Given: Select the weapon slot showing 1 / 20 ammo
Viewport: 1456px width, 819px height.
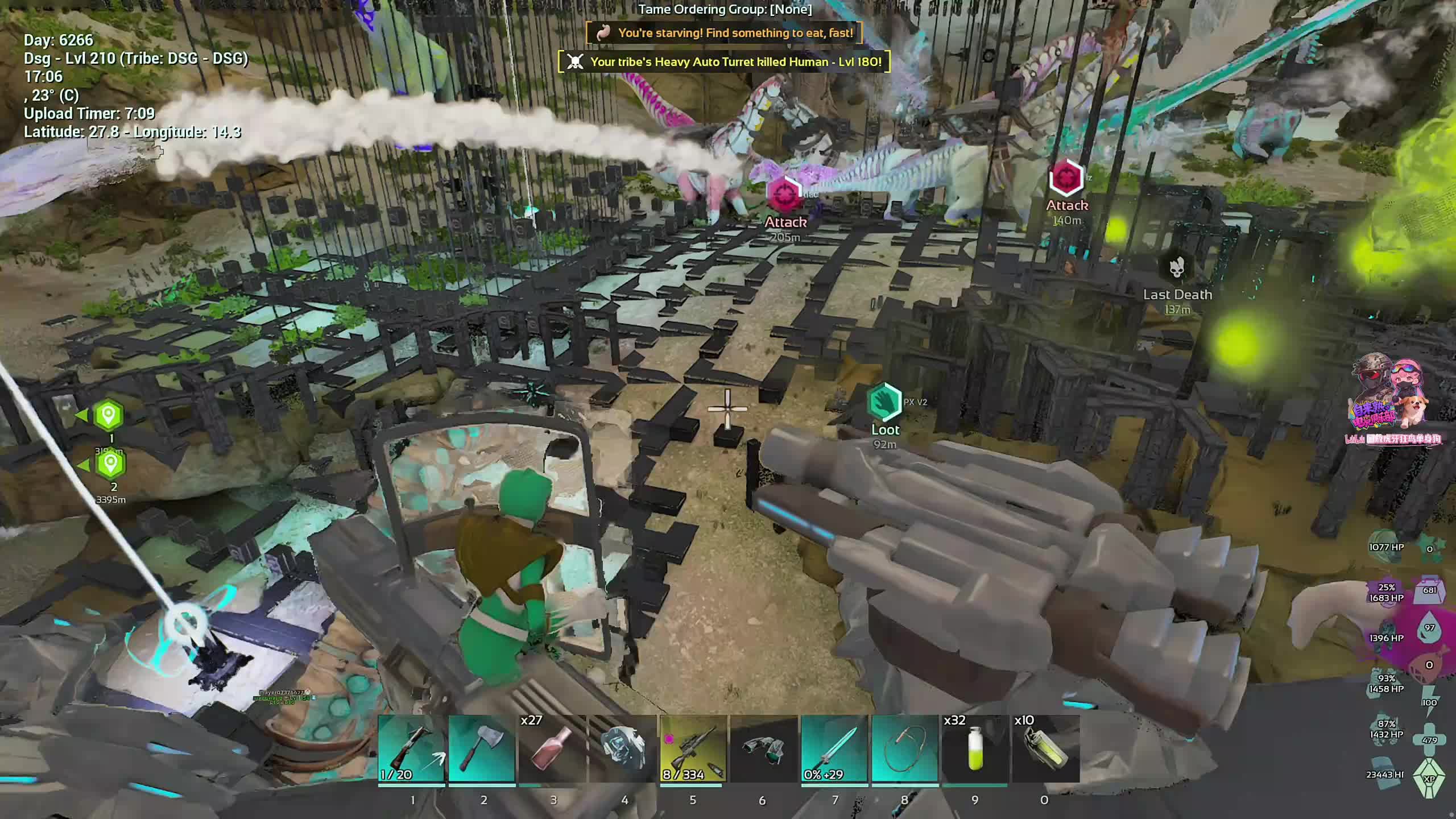Looking at the screenshot, I should pyautogui.click(x=411, y=748).
